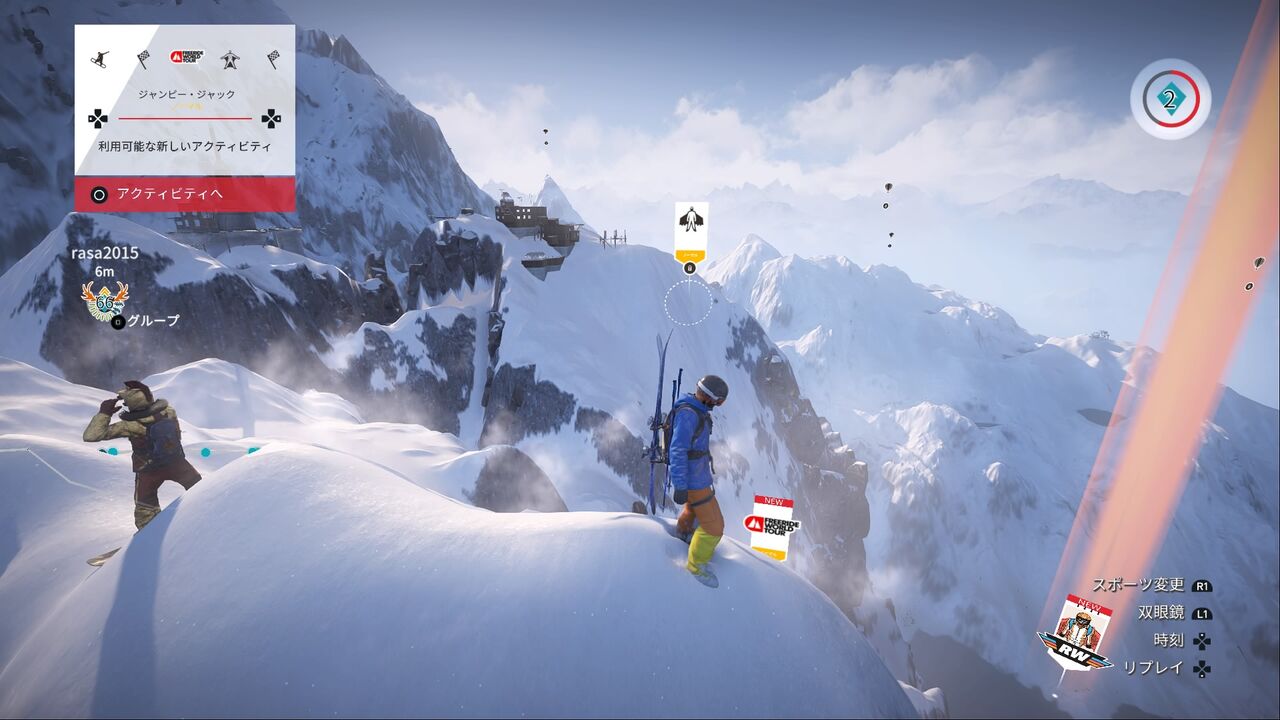Click the rightmost checkered flag icon
1280x720 pixels.
pos(275,59)
